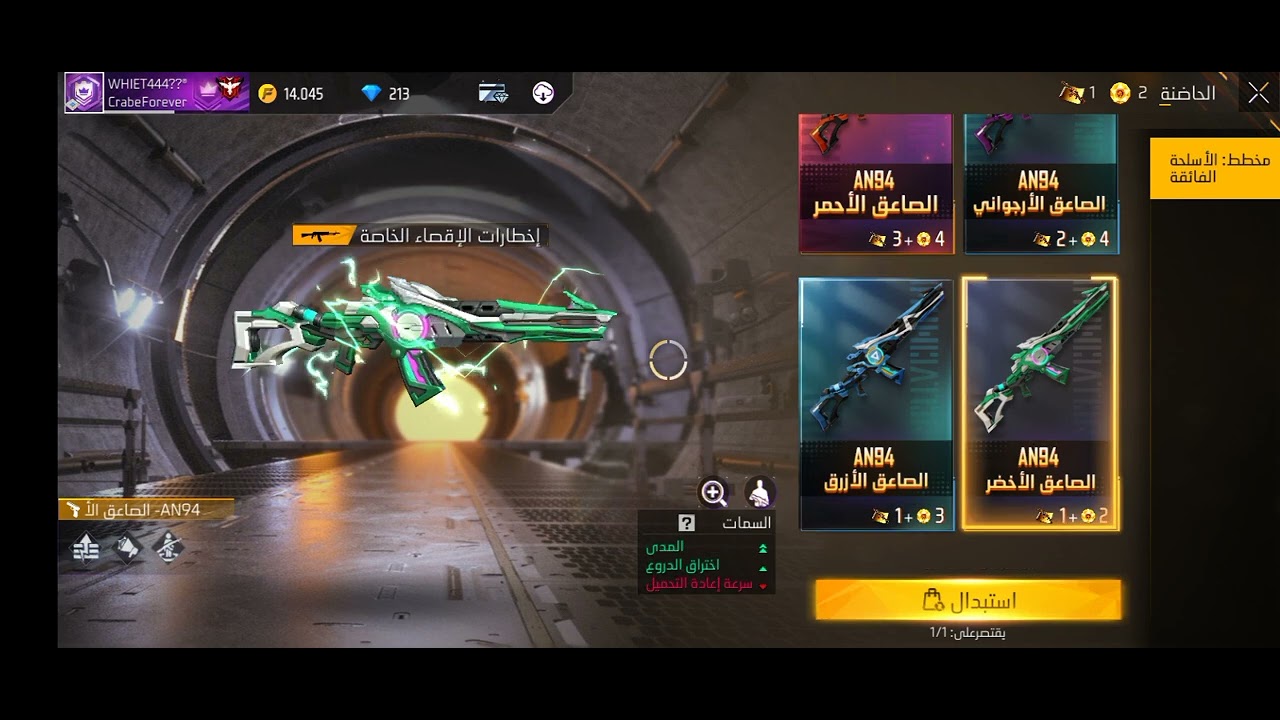The width and height of the screenshot is (1280, 720).
Task: Open the diamond top-up card icon
Action: click(x=493, y=93)
